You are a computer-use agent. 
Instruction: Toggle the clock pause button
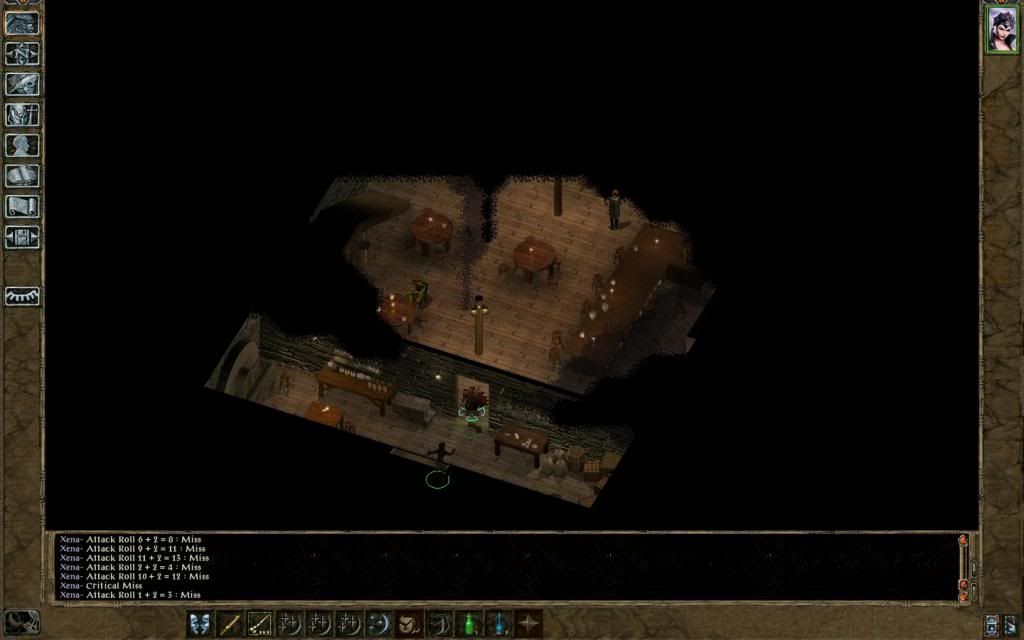22,622
